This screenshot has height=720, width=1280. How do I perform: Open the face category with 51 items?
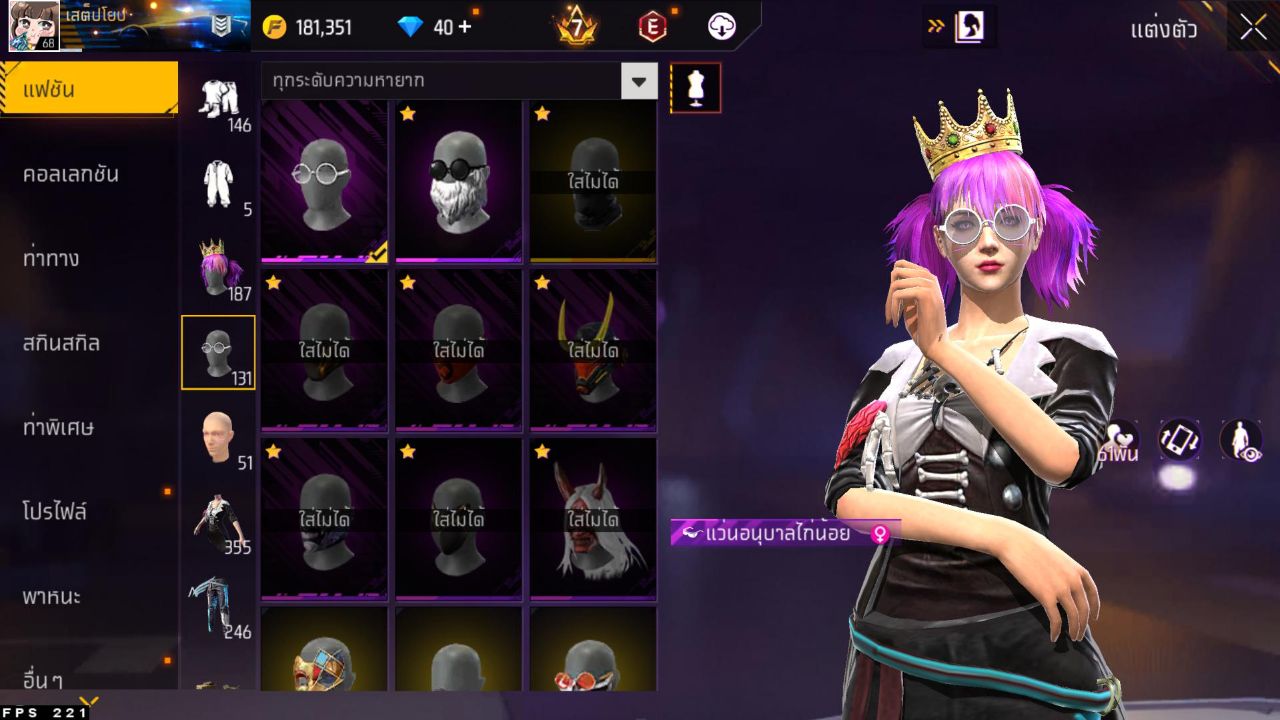219,430
